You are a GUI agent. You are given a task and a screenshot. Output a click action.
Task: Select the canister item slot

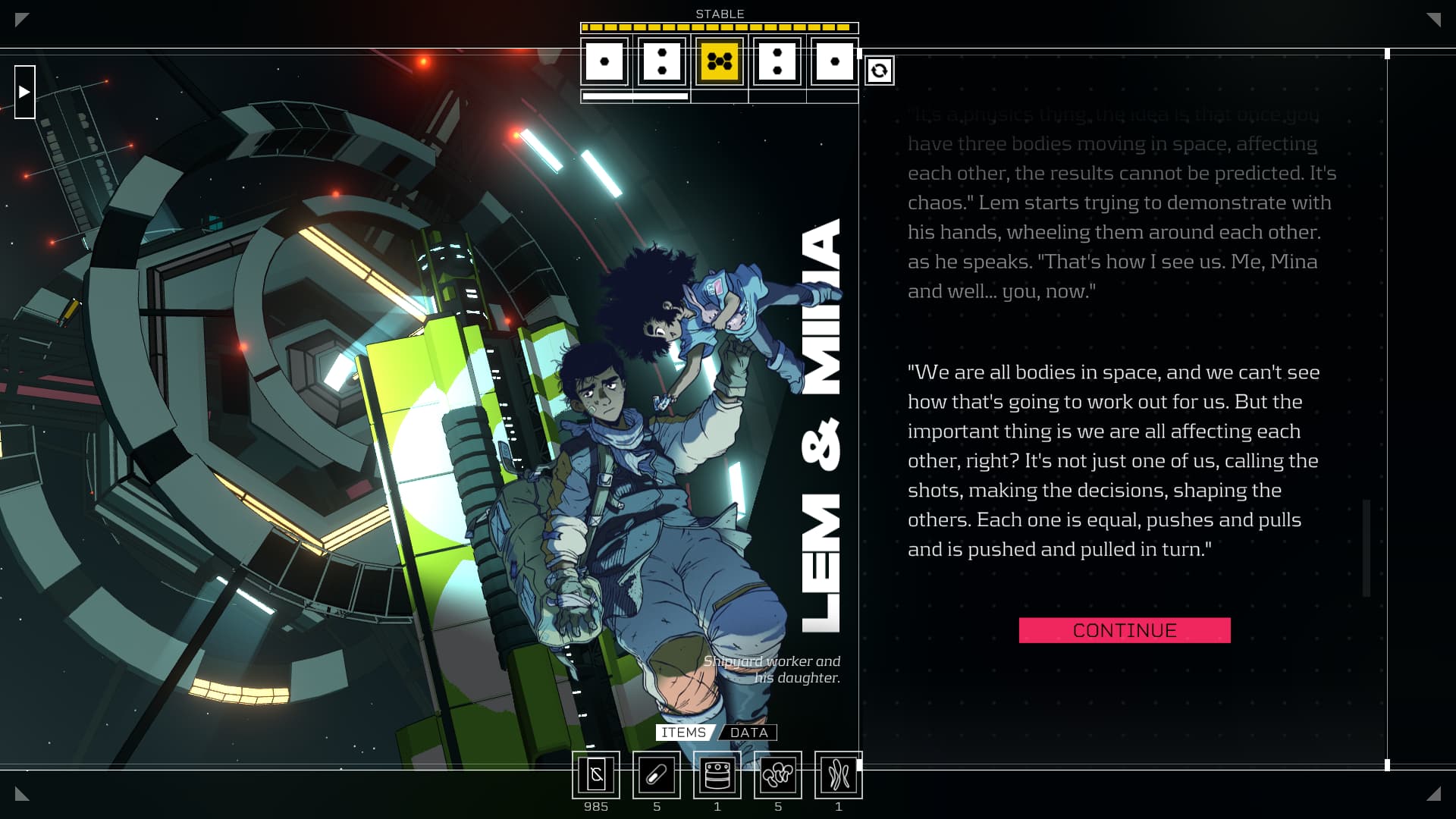pyautogui.click(x=717, y=775)
